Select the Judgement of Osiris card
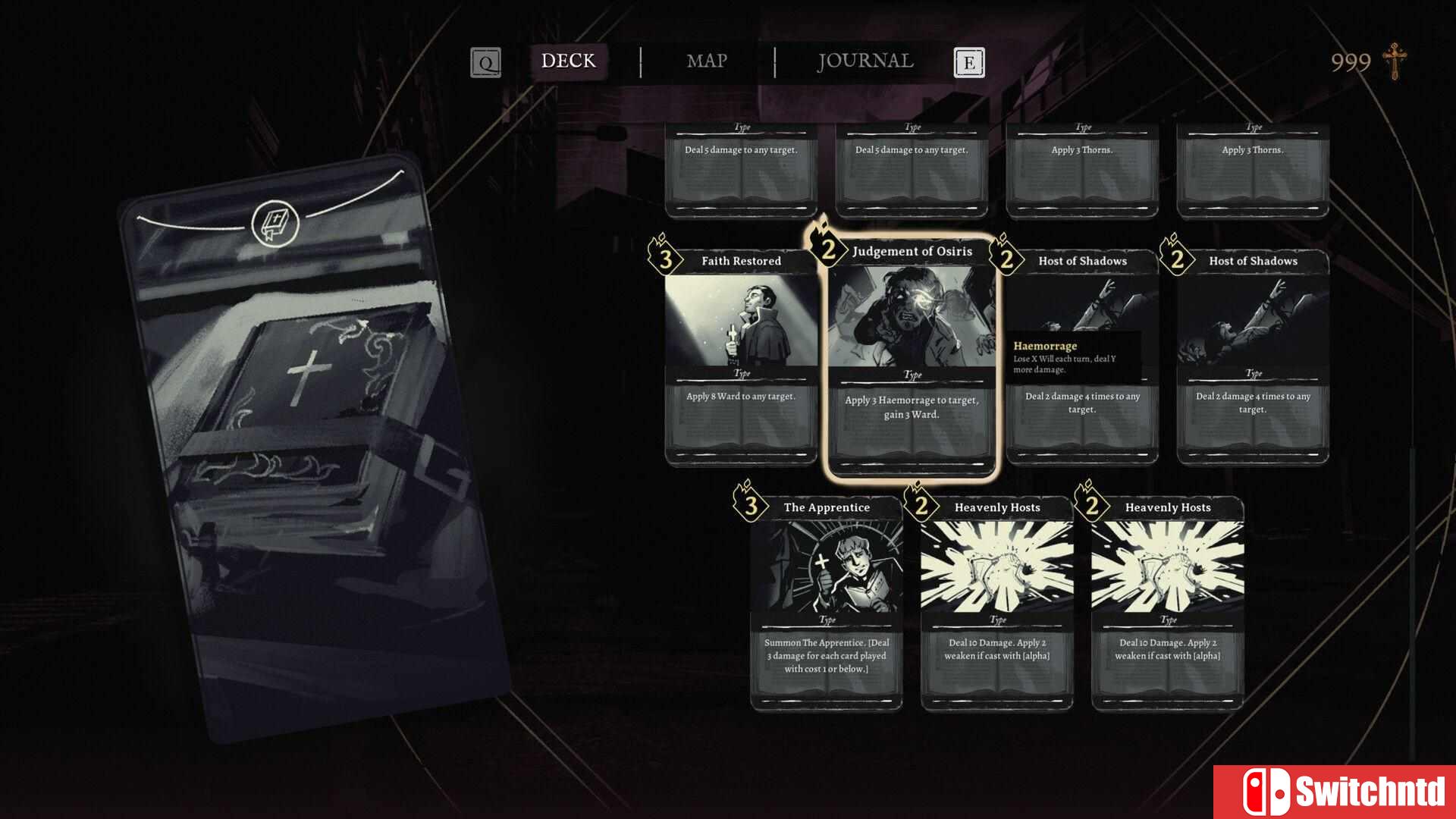Viewport: 1456px width, 819px height. click(912, 356)
